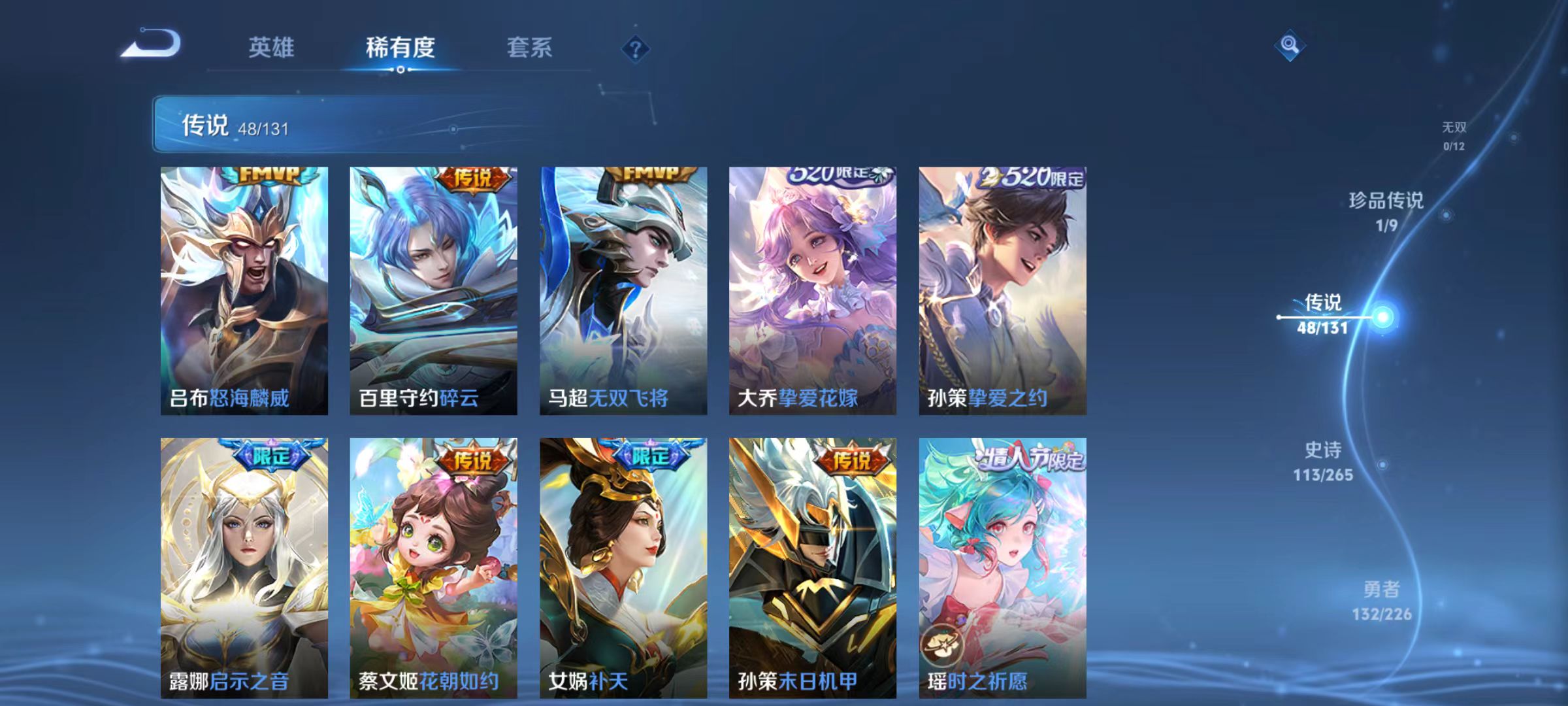The image size is (1568, 706).
Task: Switch to the 英雄 tab
Action: [x=272, y=48]
